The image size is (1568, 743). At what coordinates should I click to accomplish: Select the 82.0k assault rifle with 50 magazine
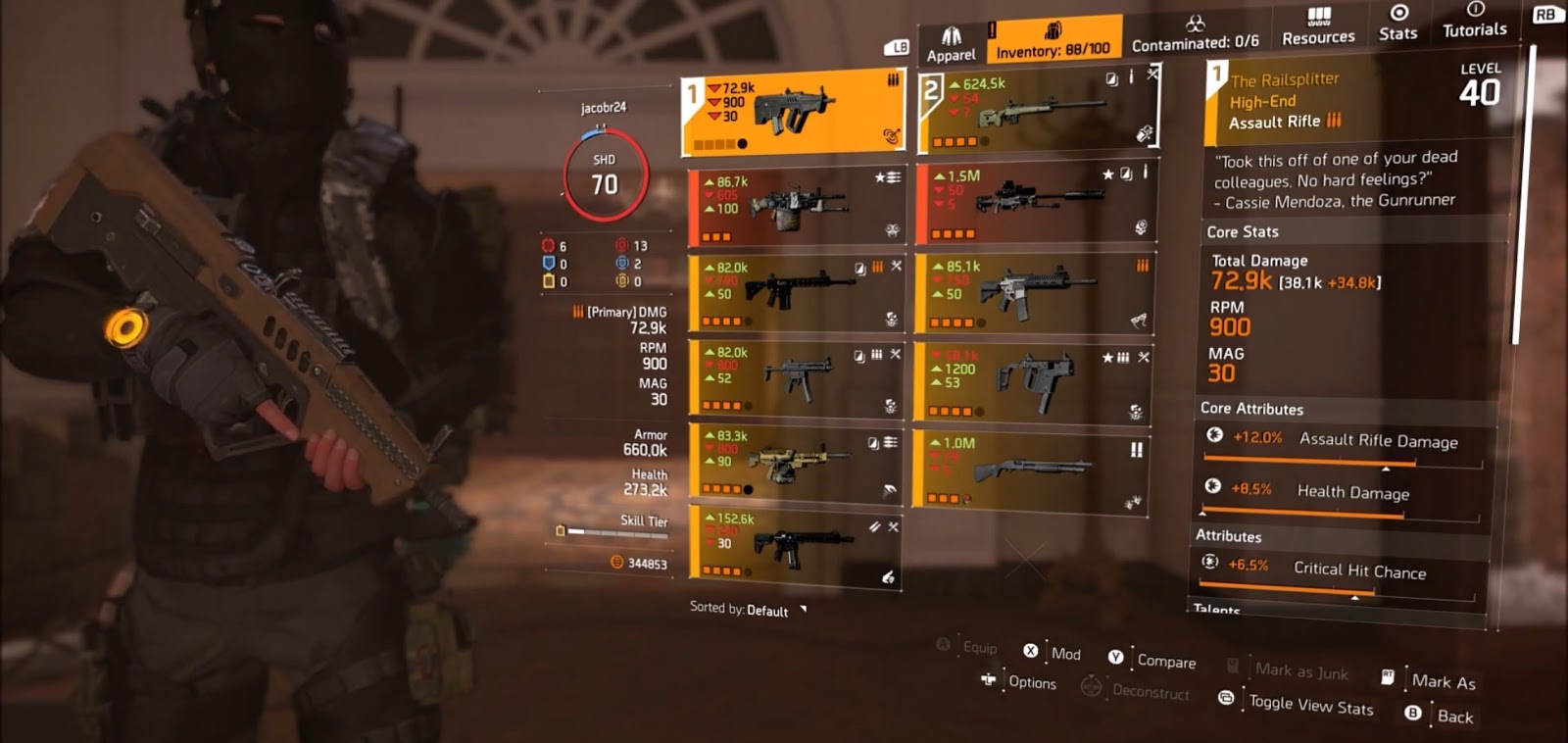tap(795, 292)
